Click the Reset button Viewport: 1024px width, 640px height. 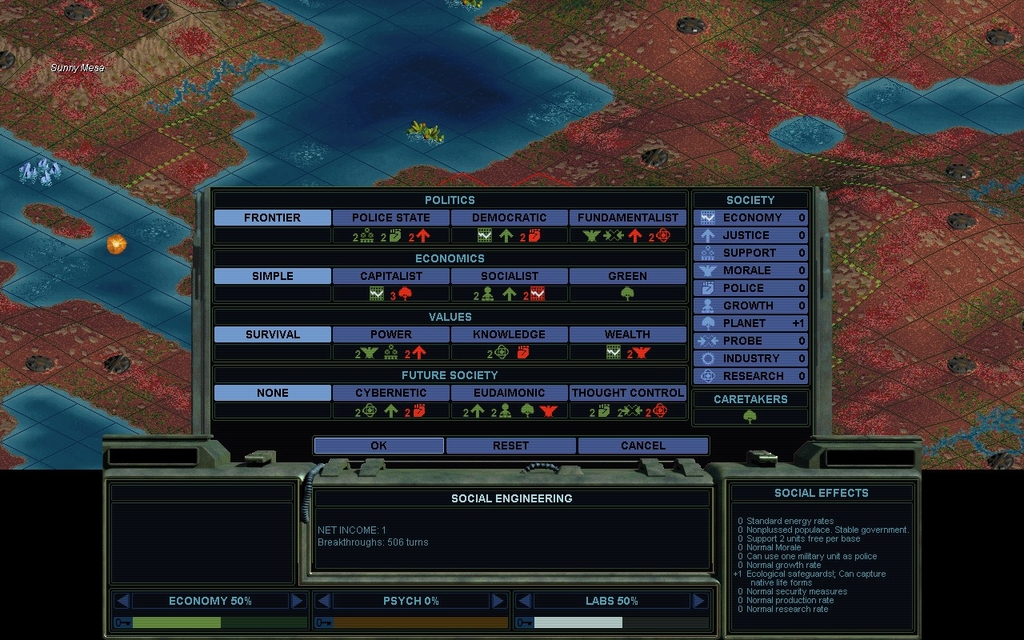pyautogui.click(x=510, y=445)
